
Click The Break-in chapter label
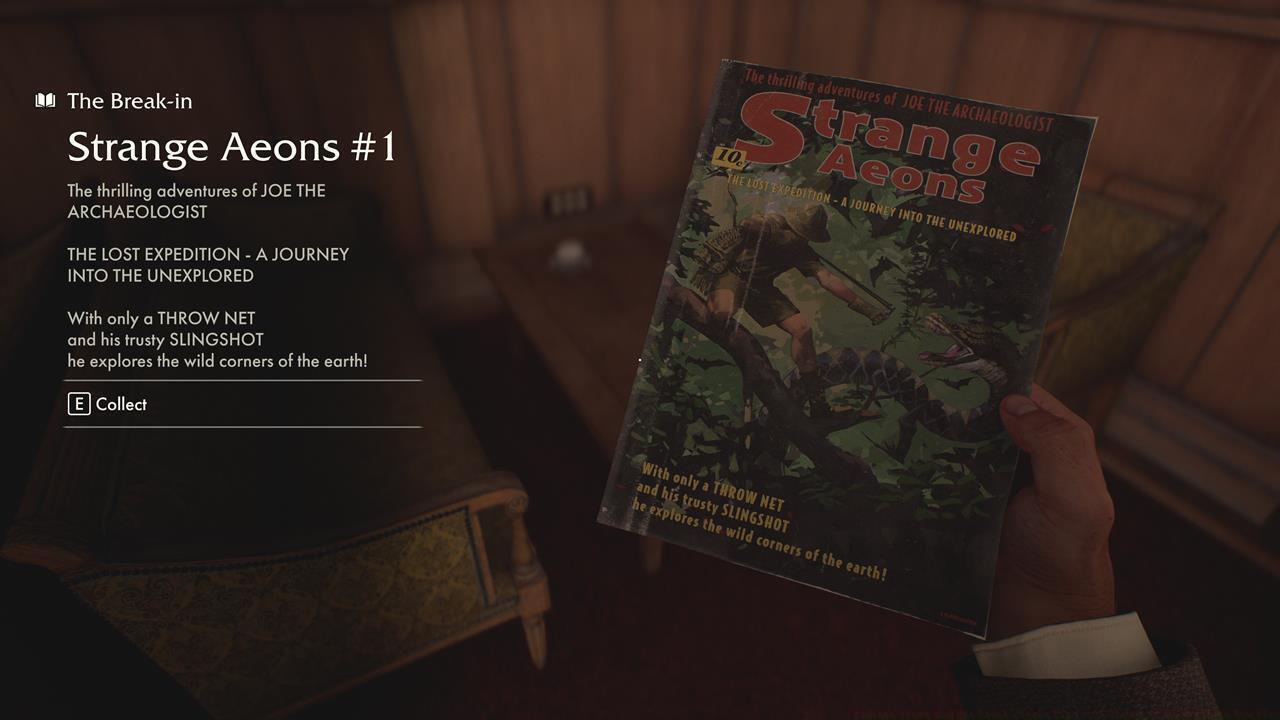click(x=129, y=100)
